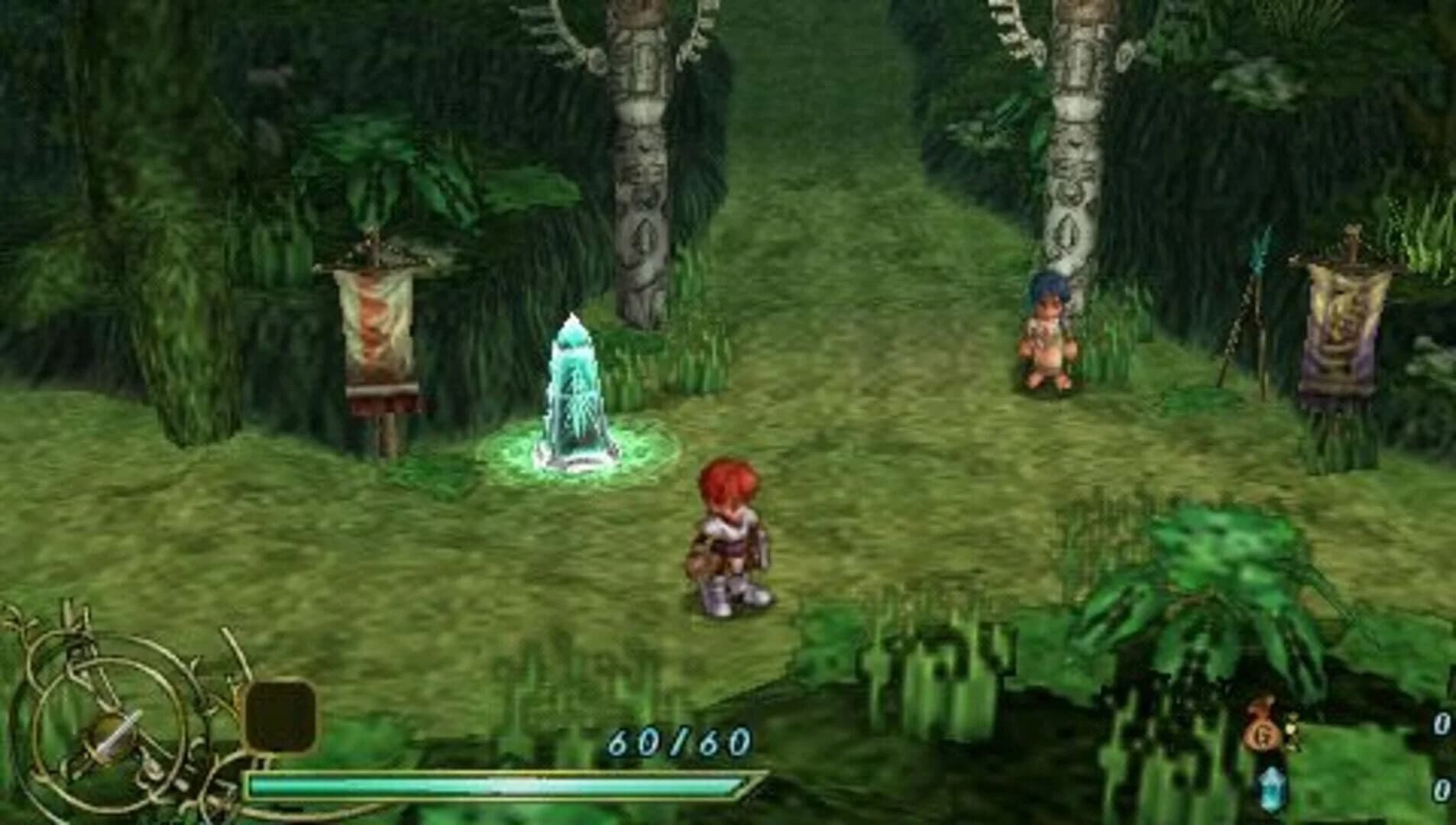Click the 60/60 health counter text
This screenshot has height=825, width=1456.
(x=678, y=739)
